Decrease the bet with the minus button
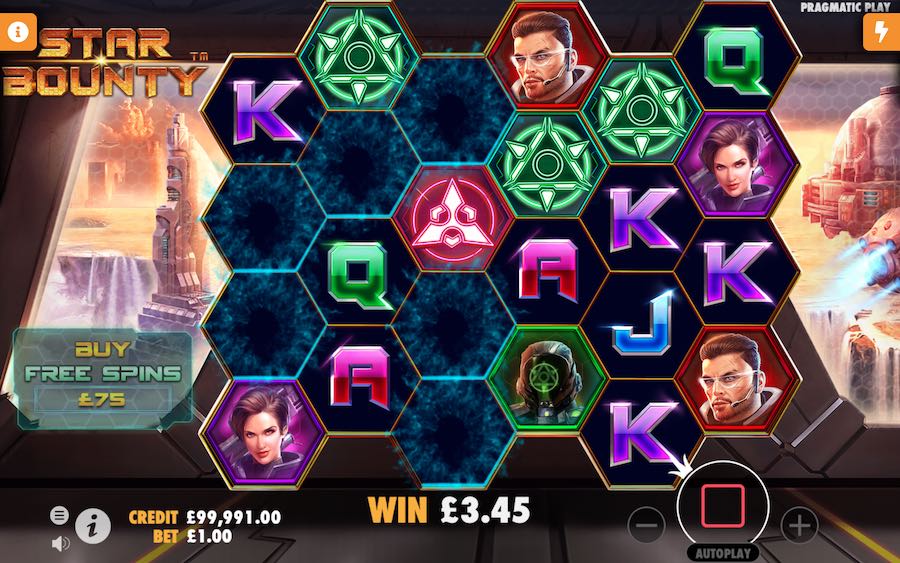The height and width of the screenshot is (563, 900). 647,523
